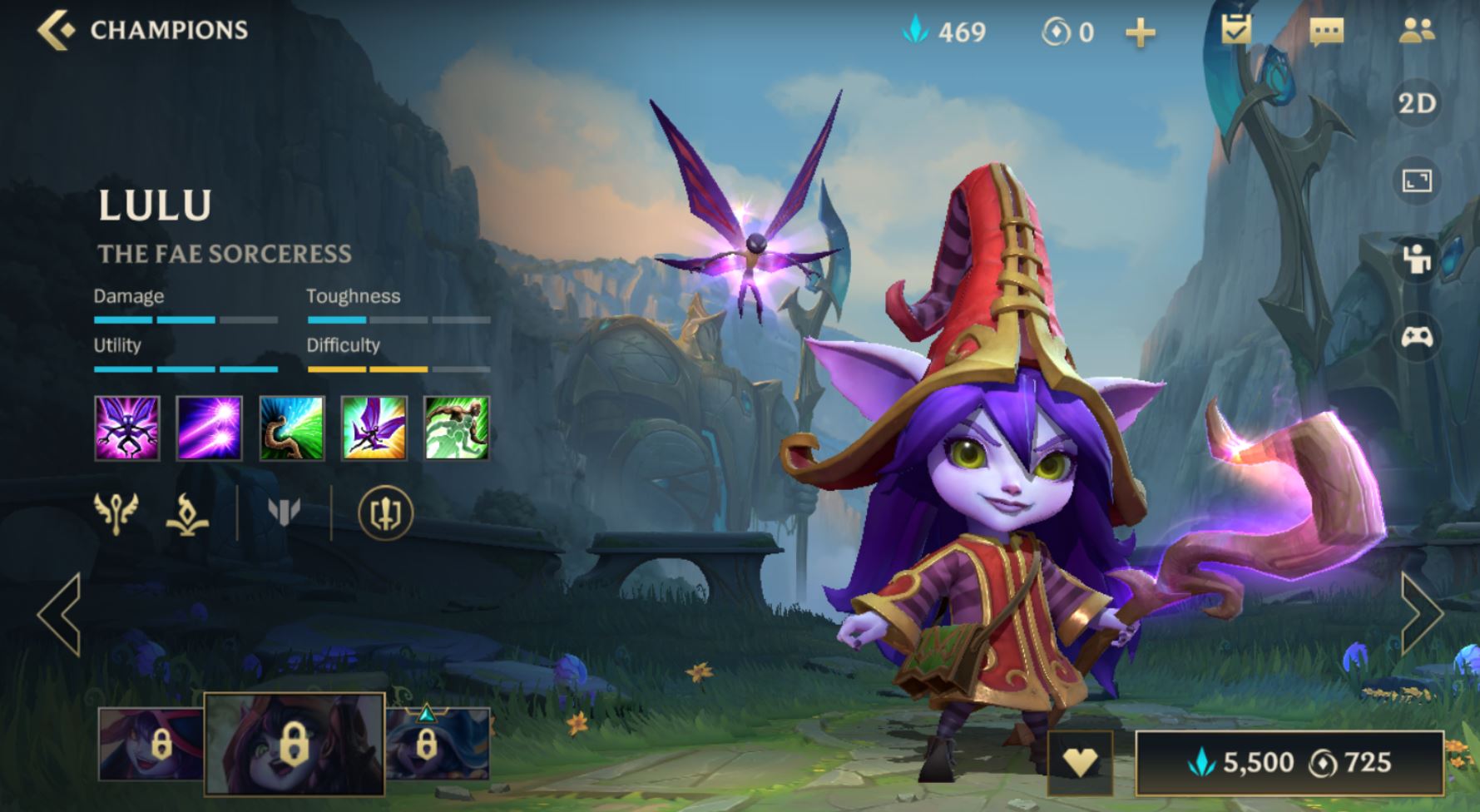View the Wild Growth ultimate ability

point(457,428)
